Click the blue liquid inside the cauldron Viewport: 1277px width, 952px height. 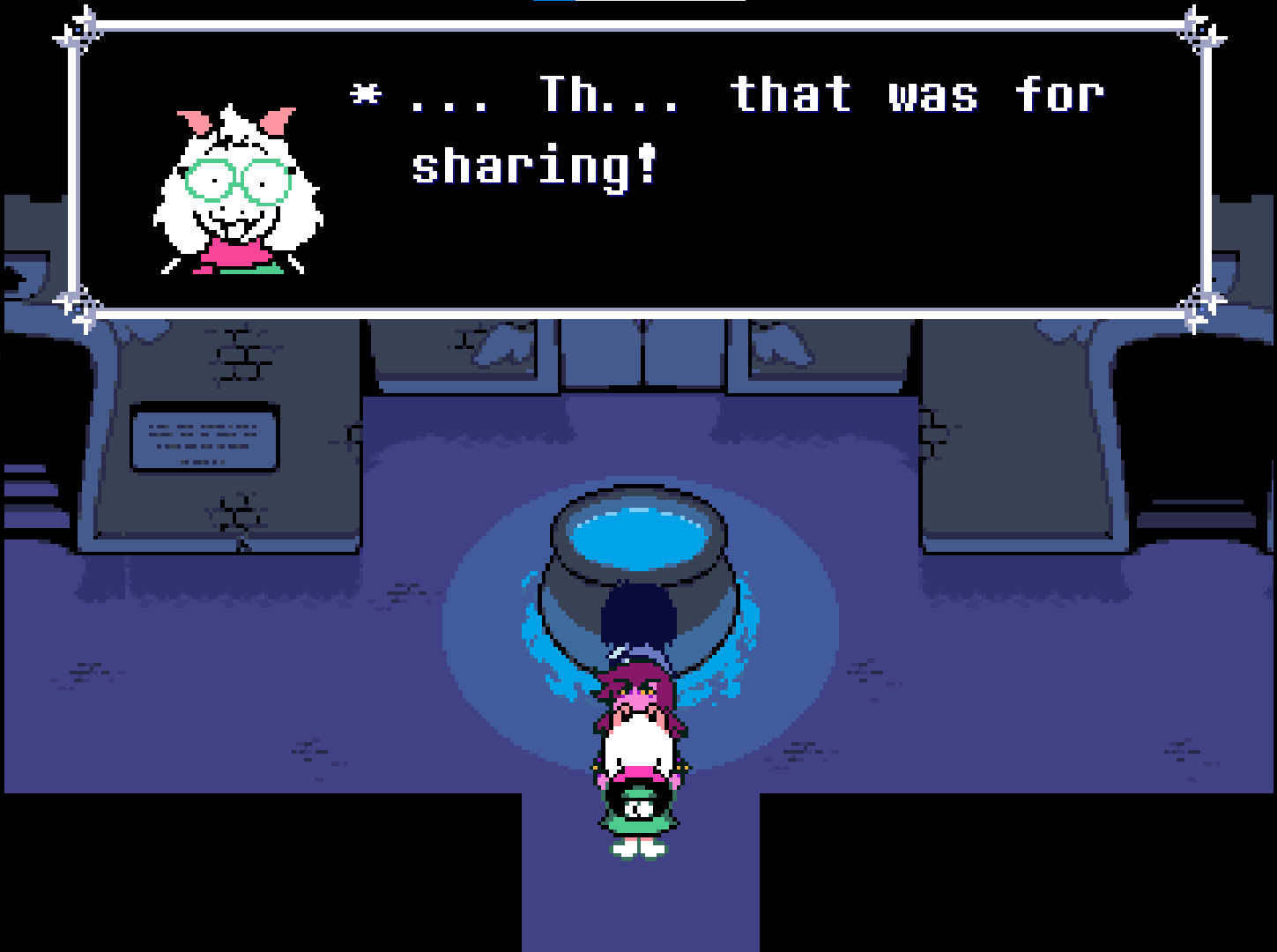[642, 538]
